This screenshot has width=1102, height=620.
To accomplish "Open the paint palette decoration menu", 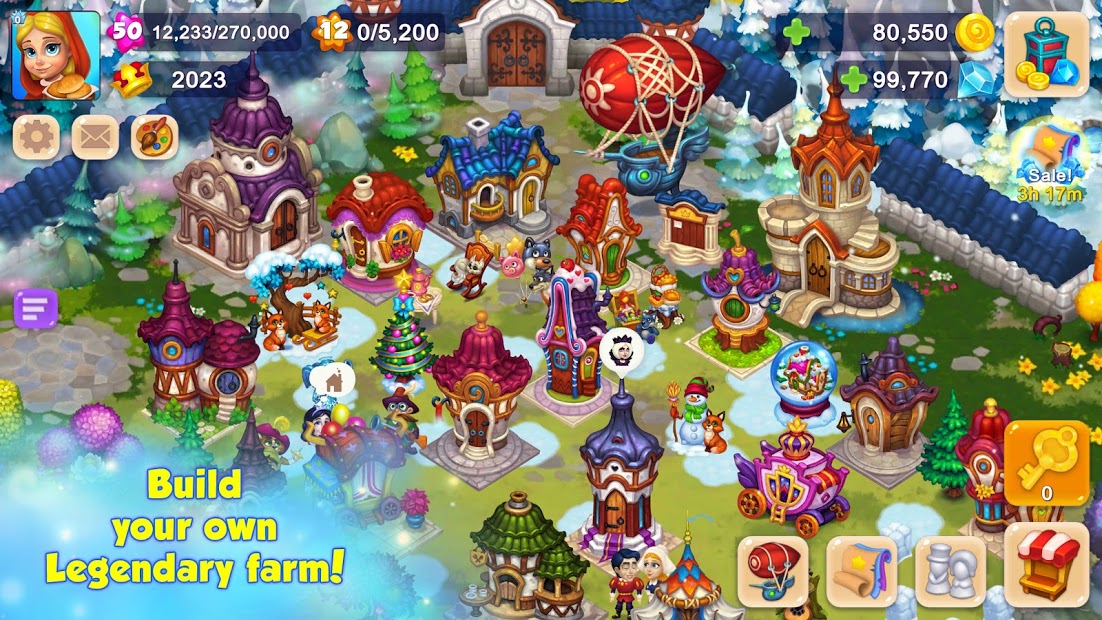I will [154, 138].
